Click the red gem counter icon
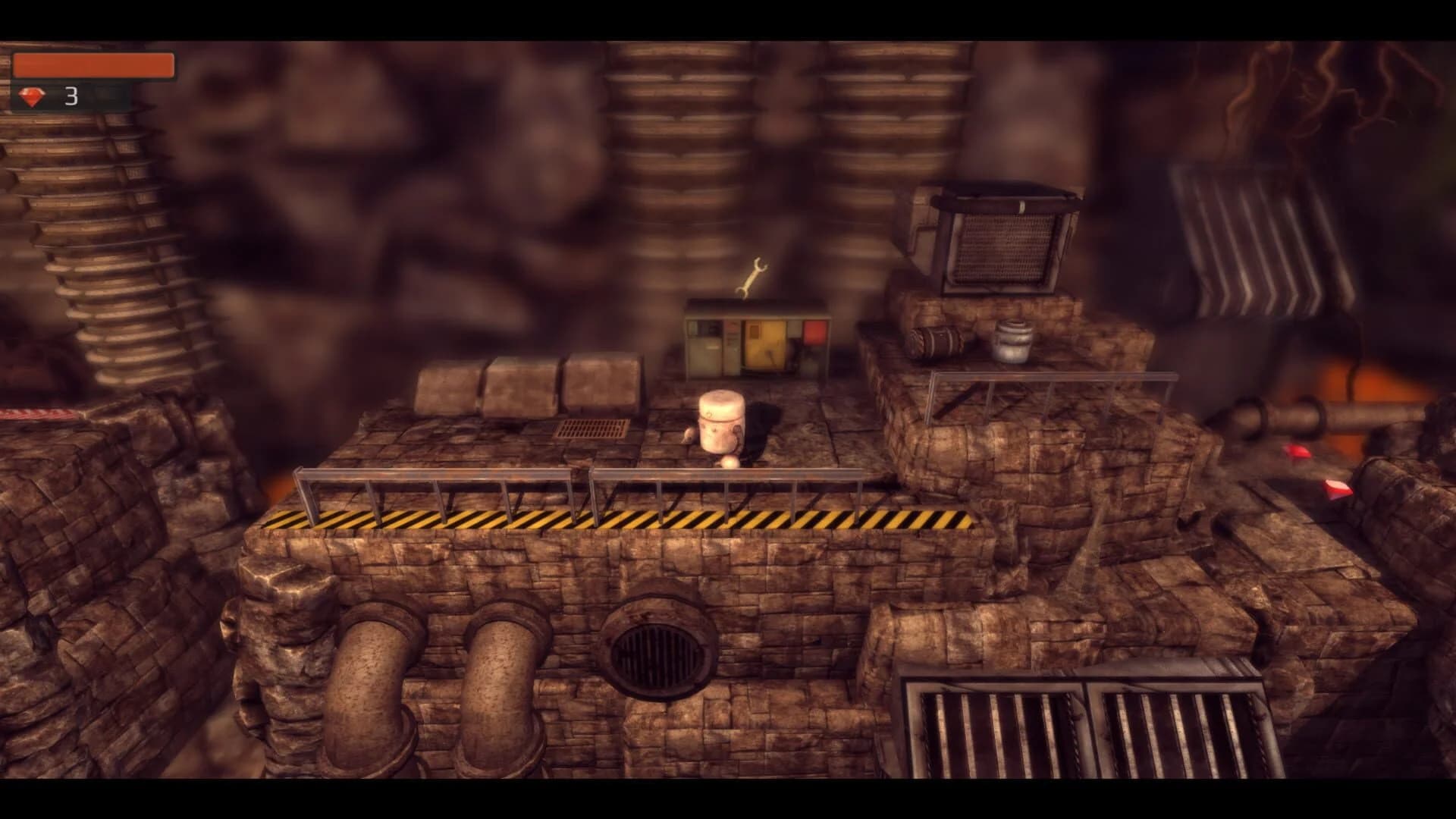The image size is (1456, 819). 32,96
